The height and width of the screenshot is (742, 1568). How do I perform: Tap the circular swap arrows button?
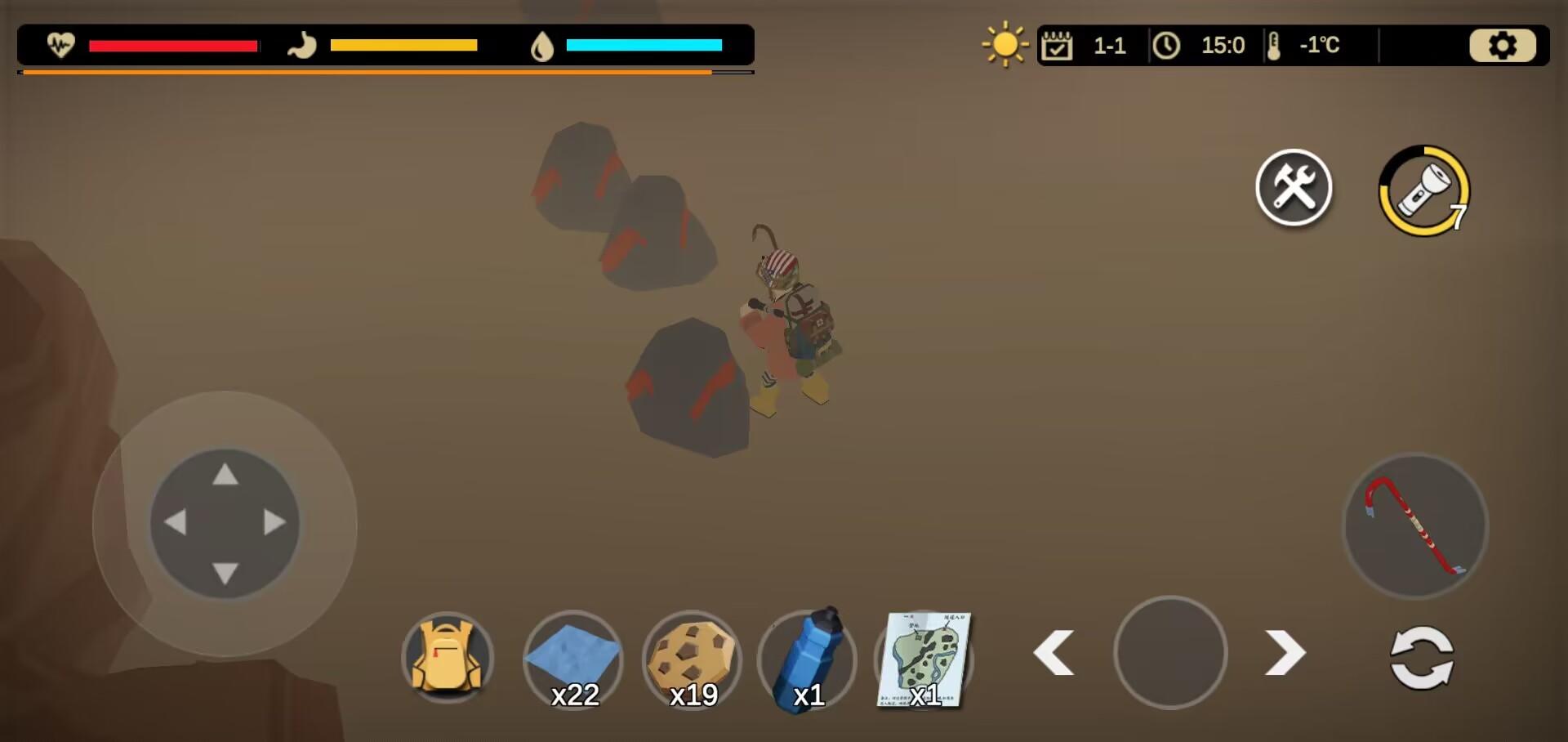1422,658
